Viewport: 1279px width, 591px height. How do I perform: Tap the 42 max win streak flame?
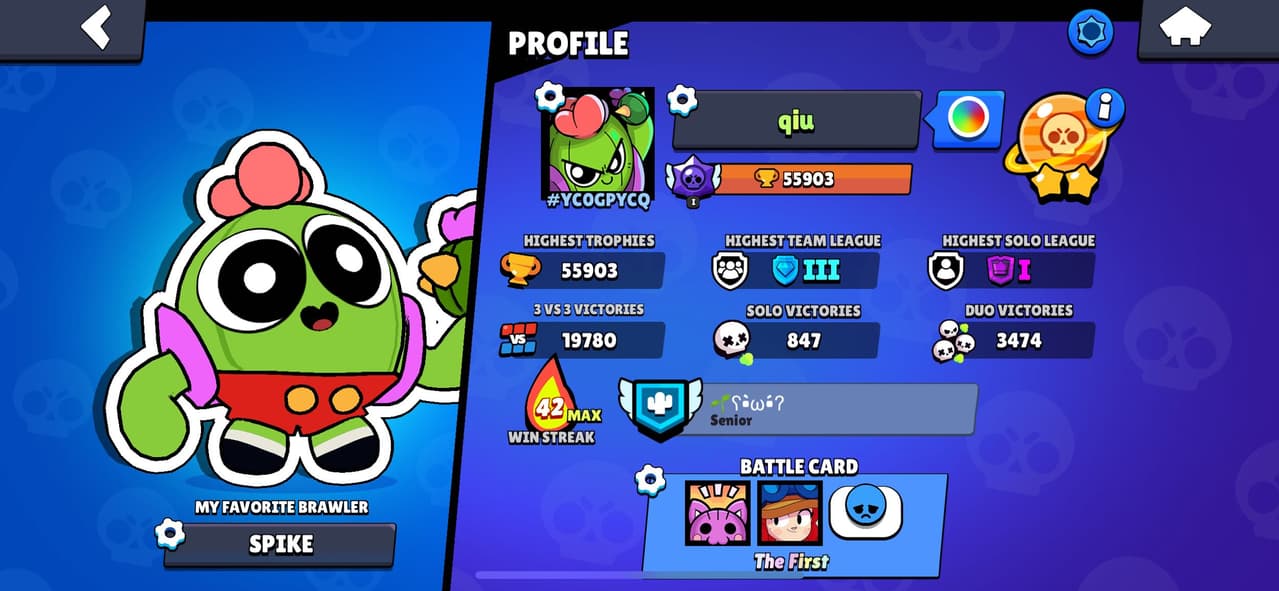click(x=551, y=409)
